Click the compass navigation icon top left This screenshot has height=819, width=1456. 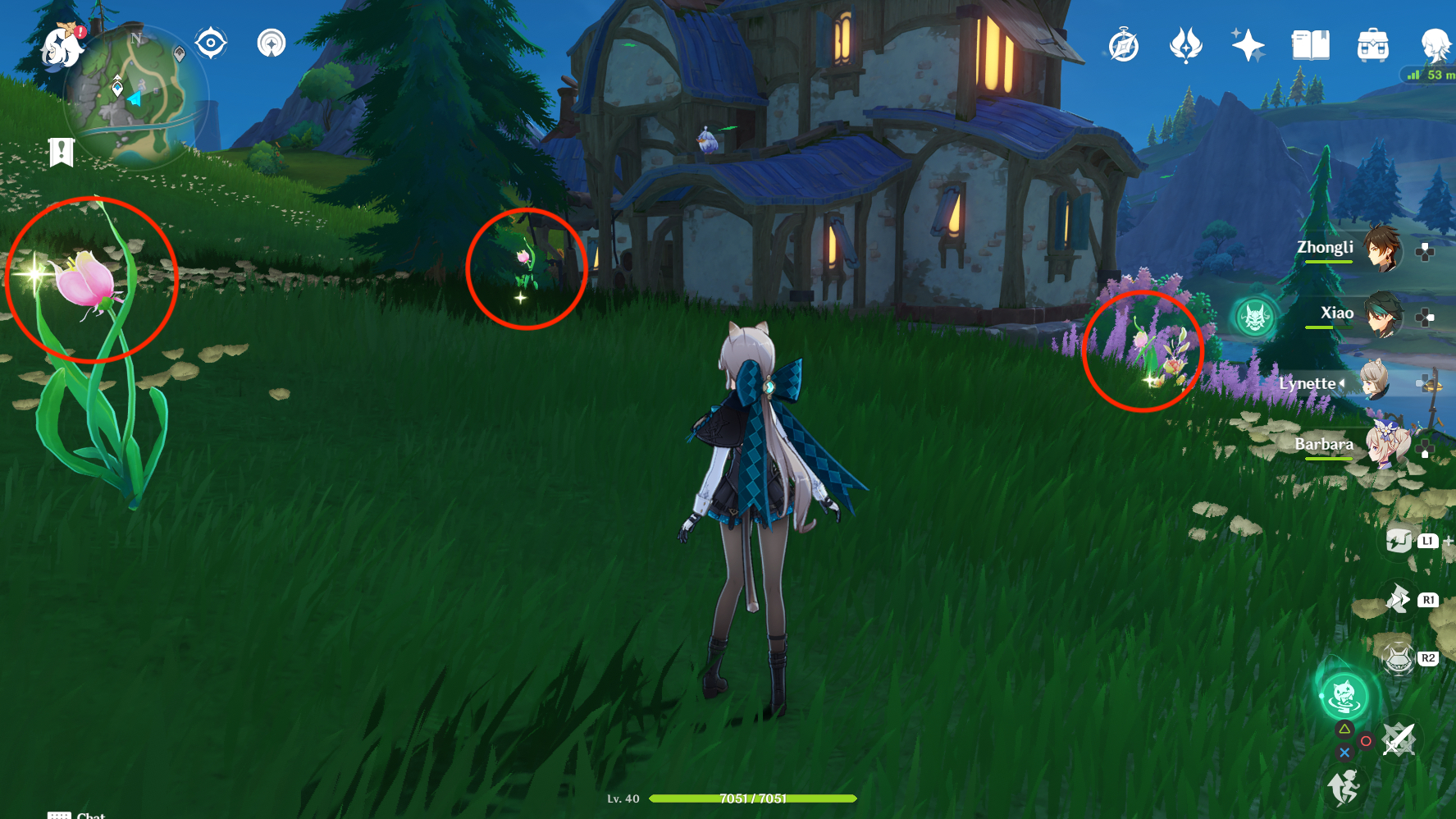pyautogui.click(x=212, y=43)
